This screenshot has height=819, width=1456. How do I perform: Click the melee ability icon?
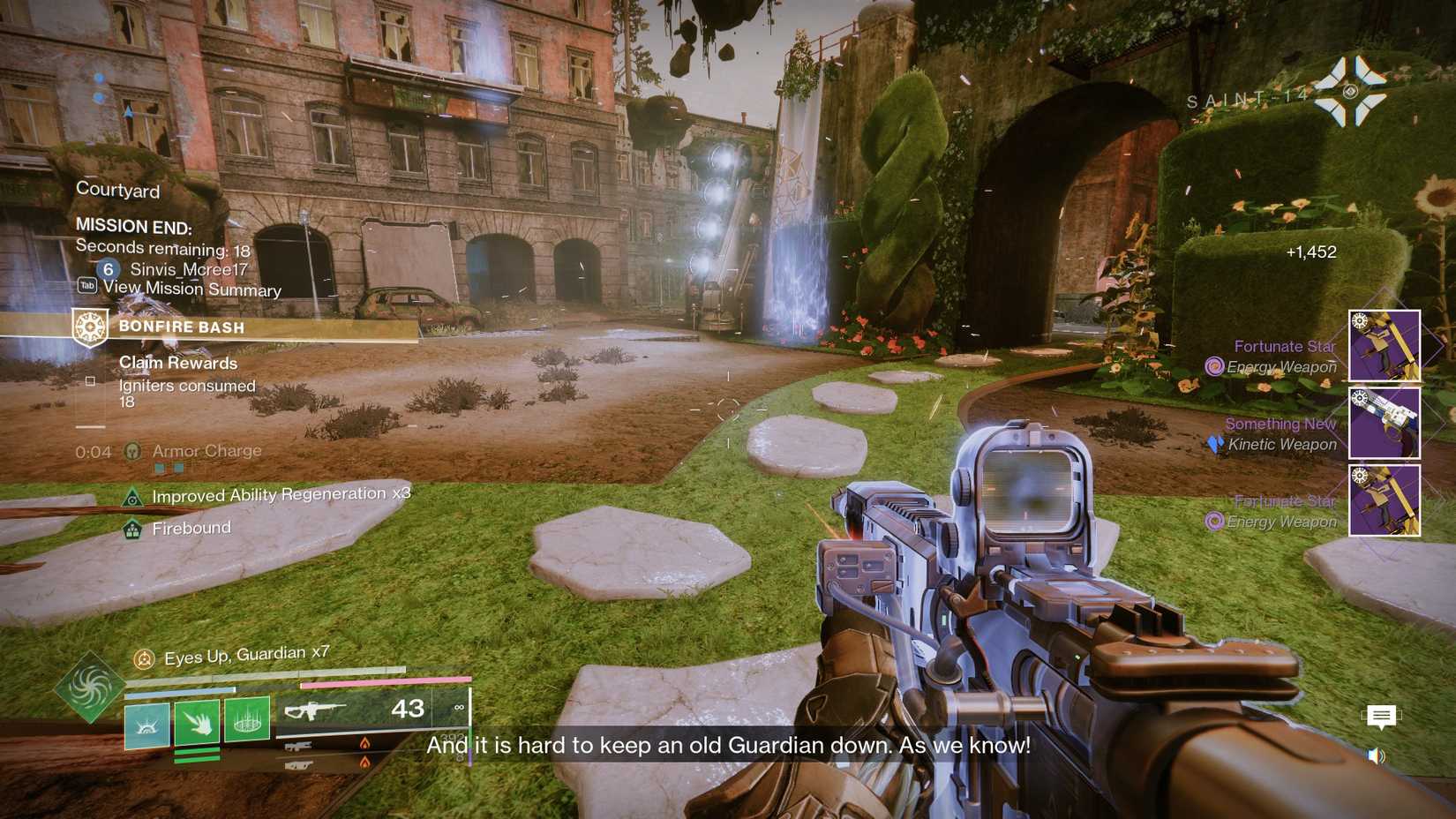196,721
